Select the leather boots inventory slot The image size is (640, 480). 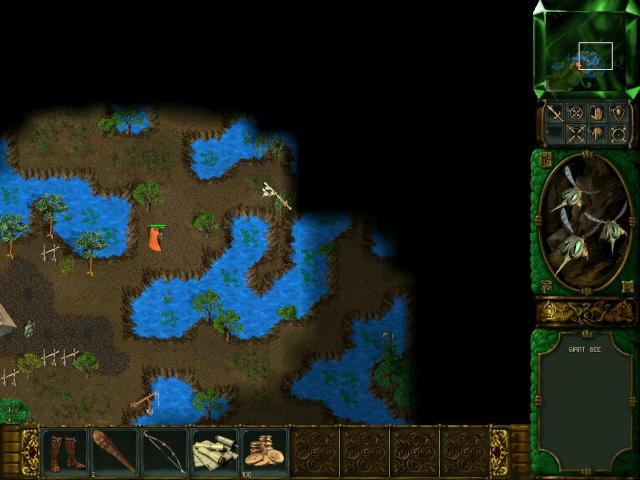(65, 451)
